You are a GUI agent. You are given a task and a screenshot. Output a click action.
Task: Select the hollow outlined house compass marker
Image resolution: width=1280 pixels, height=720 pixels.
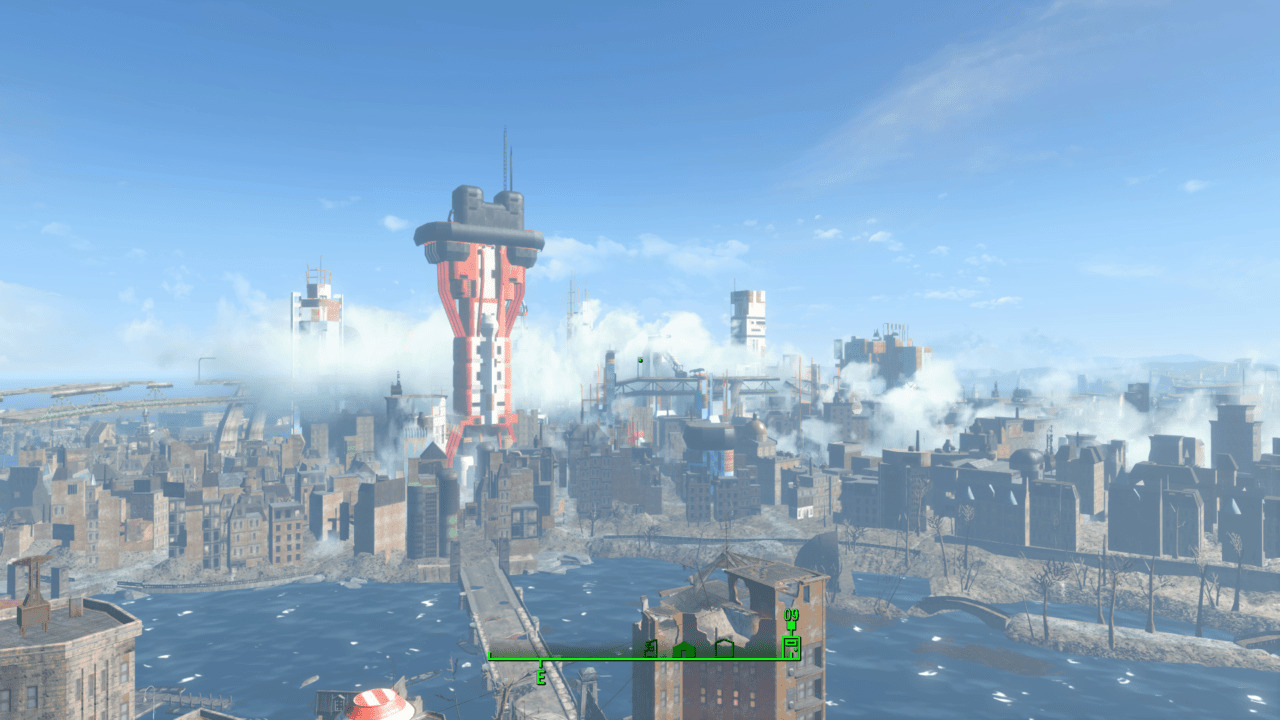(x=724, y=649)
